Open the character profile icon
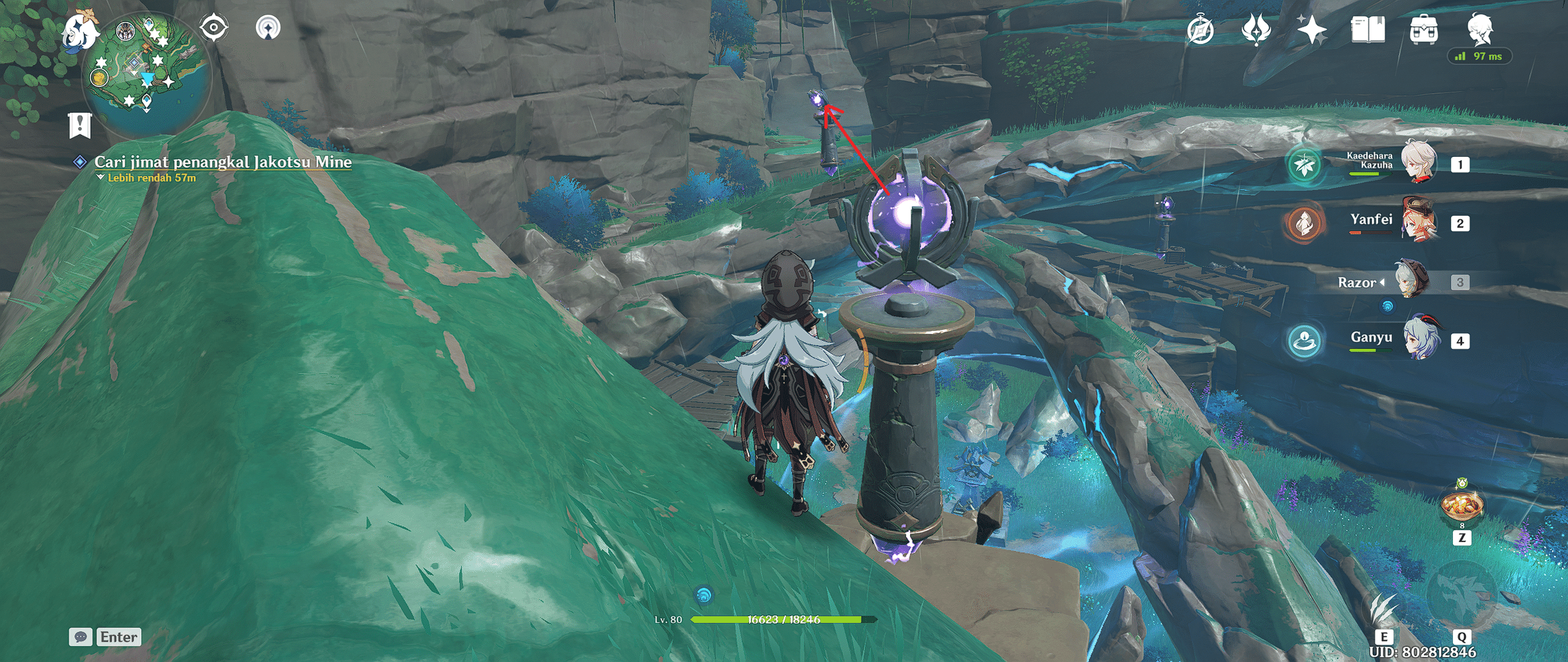This screenshot has width=1568, height=662. 1480,29
